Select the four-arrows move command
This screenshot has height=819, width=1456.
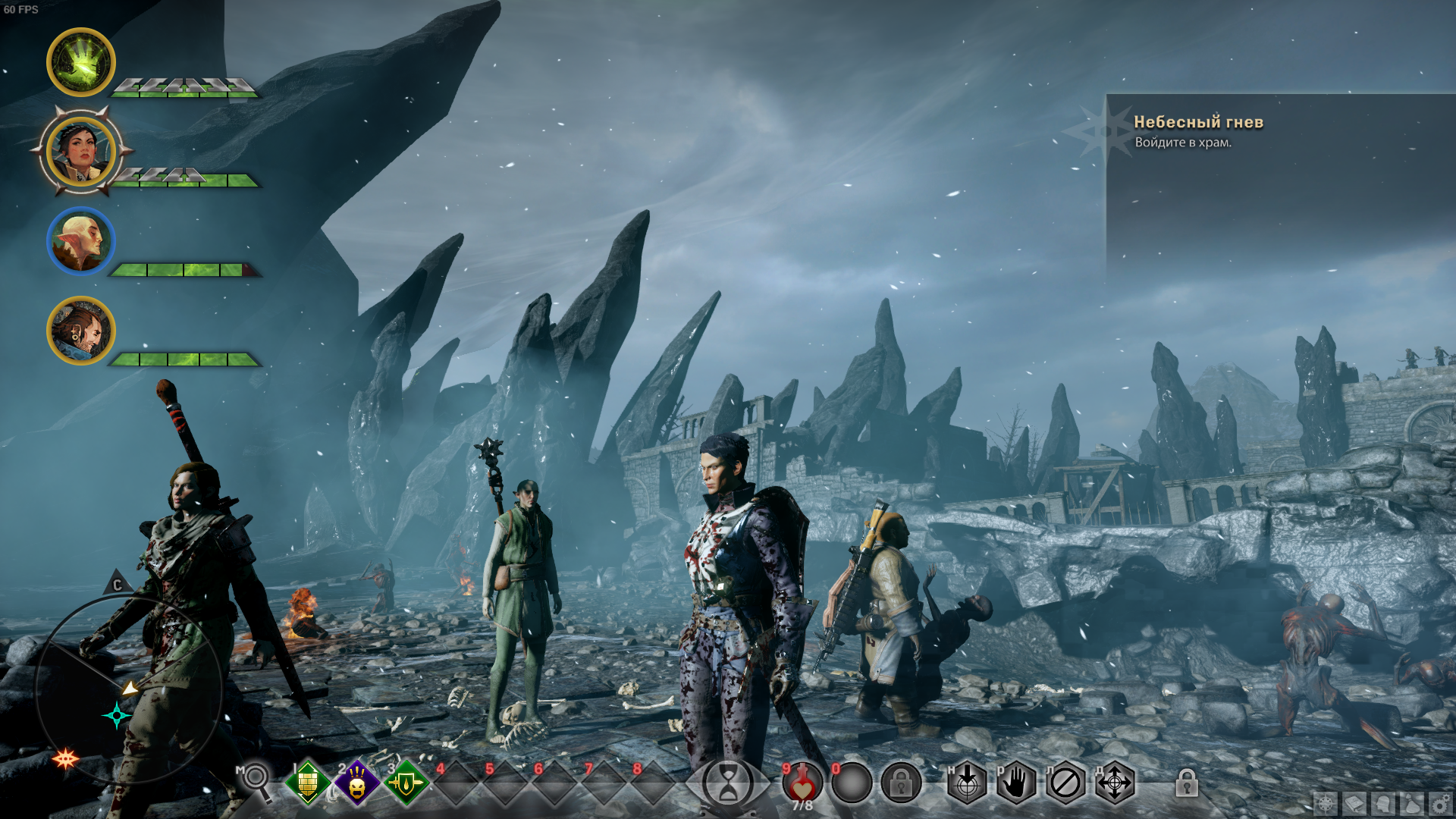(x=1115, y=783)
